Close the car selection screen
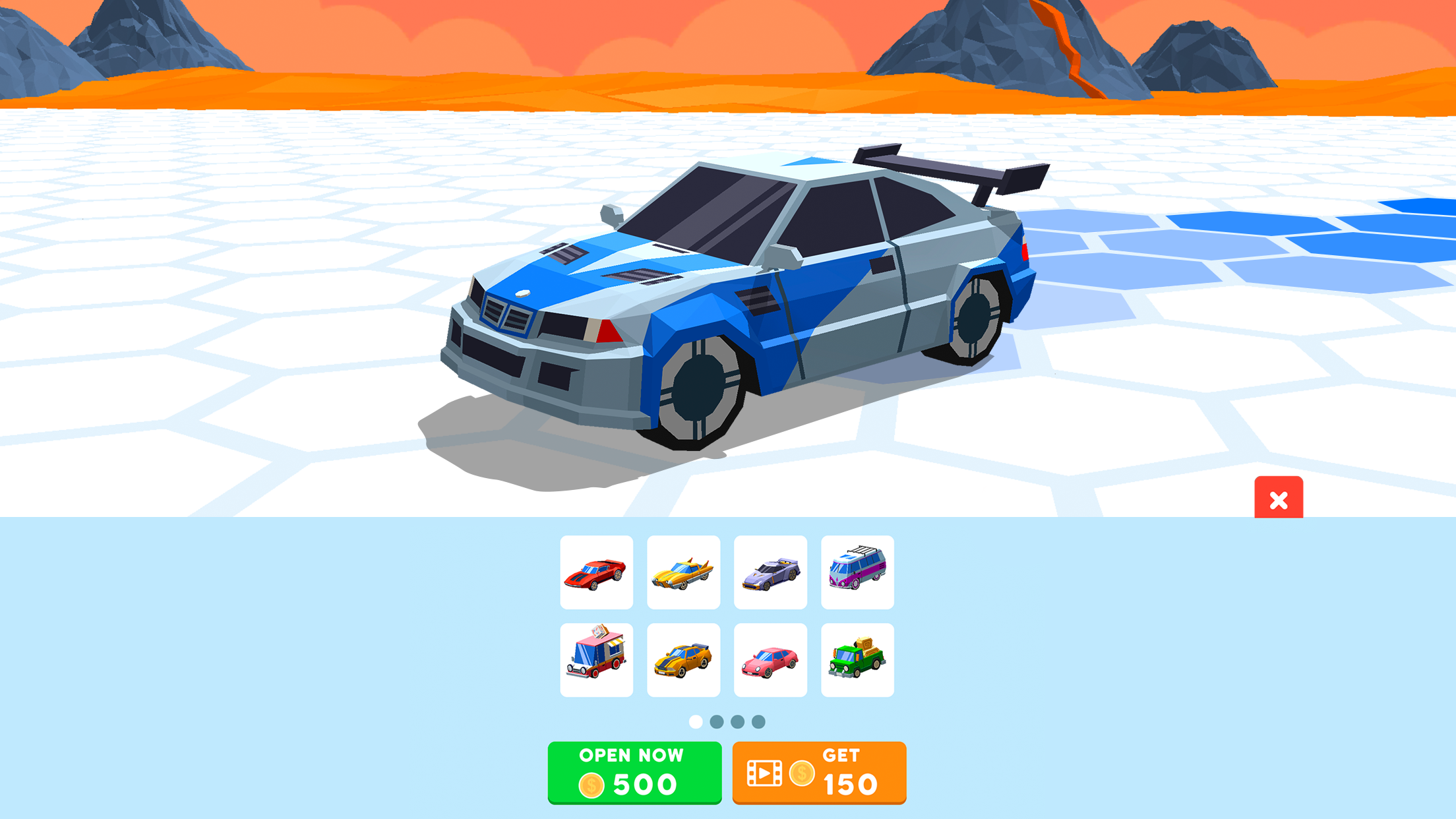This screenshot has width=1456, height=819. 1279,501
